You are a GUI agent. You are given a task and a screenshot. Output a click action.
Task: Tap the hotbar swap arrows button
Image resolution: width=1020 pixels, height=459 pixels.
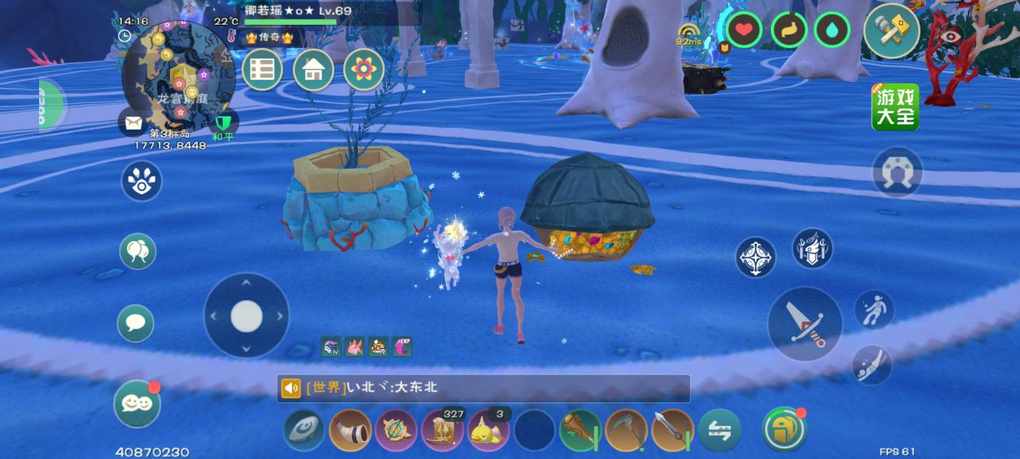719,430
